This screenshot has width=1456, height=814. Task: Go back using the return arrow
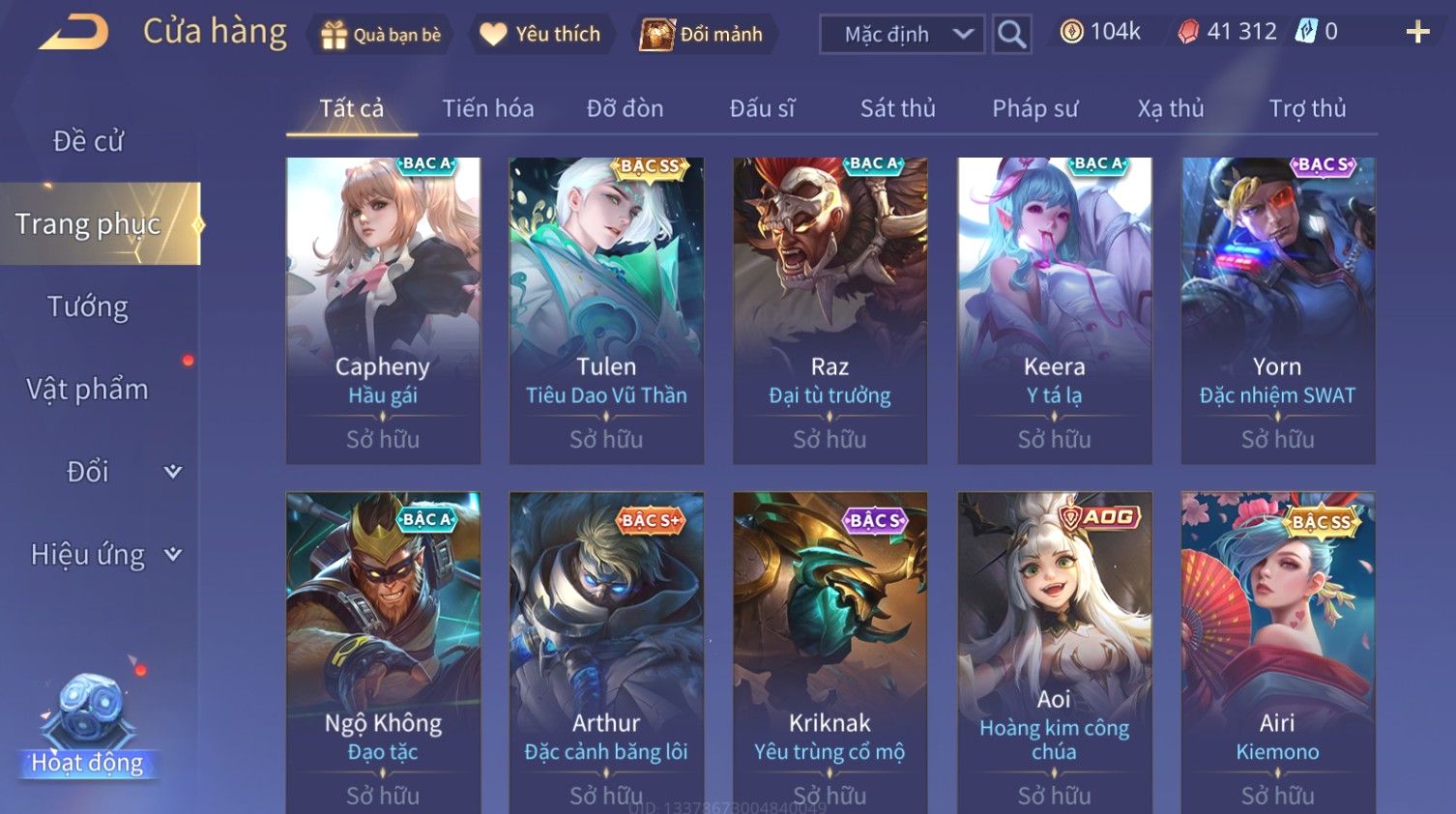(73, 33)
